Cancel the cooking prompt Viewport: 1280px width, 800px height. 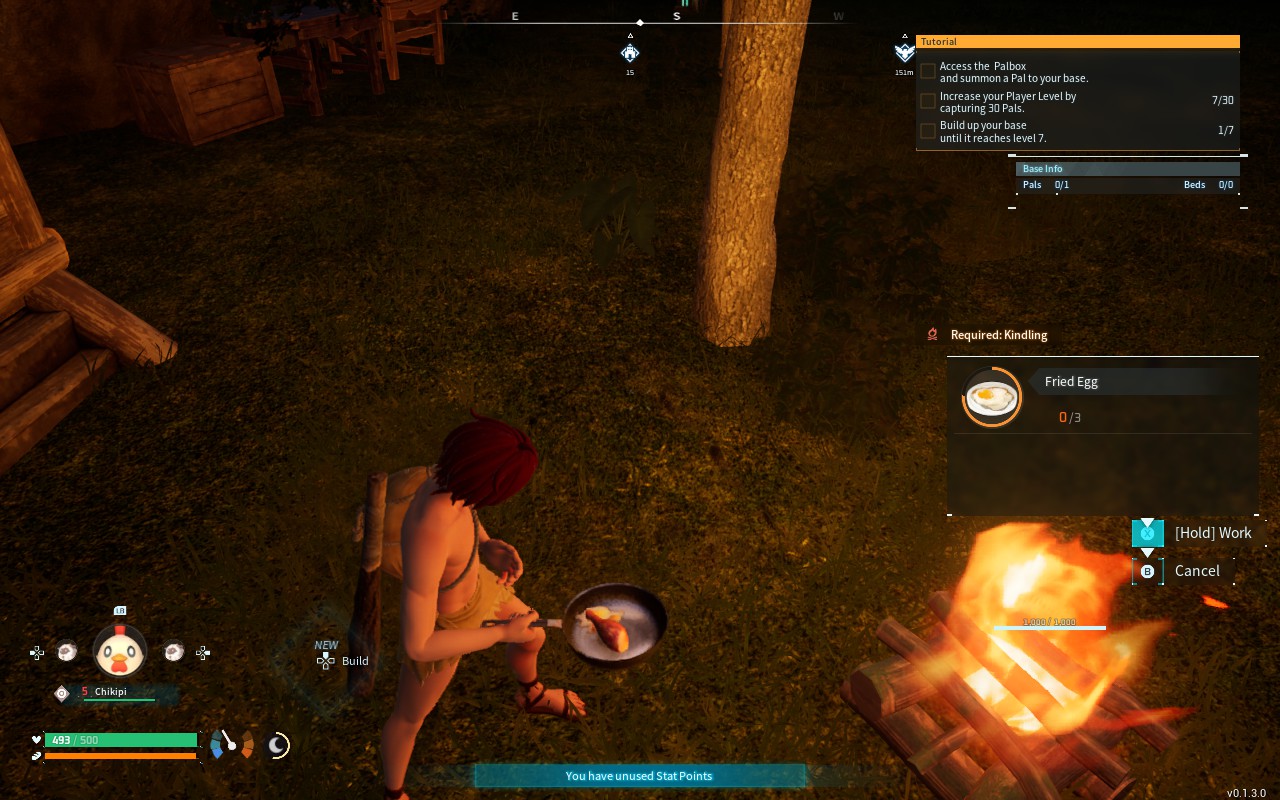click(x=1196, y=571)
